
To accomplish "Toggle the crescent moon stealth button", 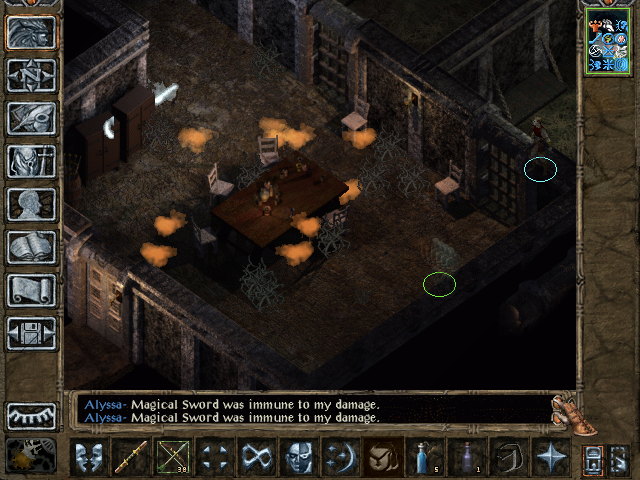I will [341, 458].
